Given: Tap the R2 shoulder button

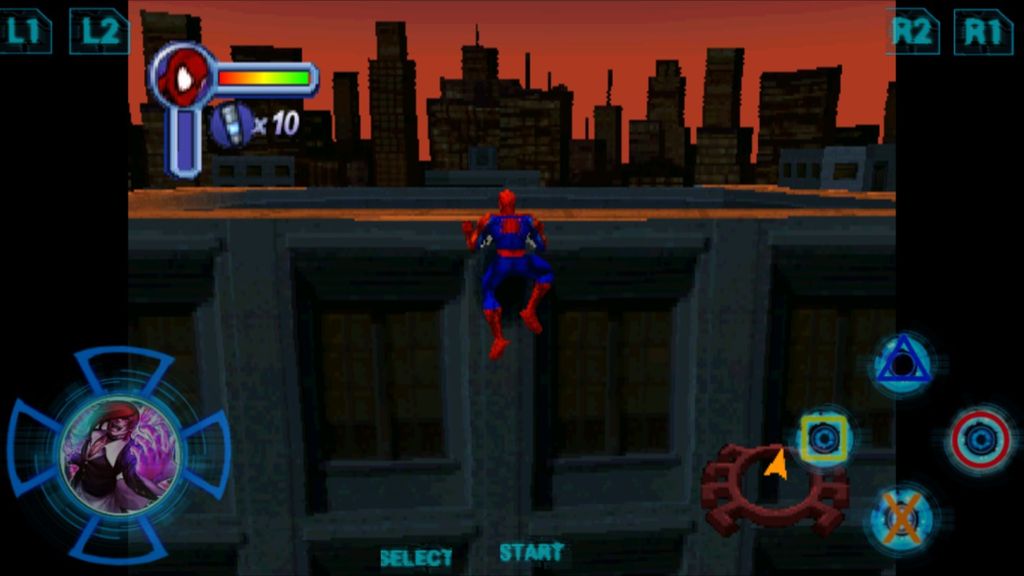Looking at the screenshot, I should (912, 31).
